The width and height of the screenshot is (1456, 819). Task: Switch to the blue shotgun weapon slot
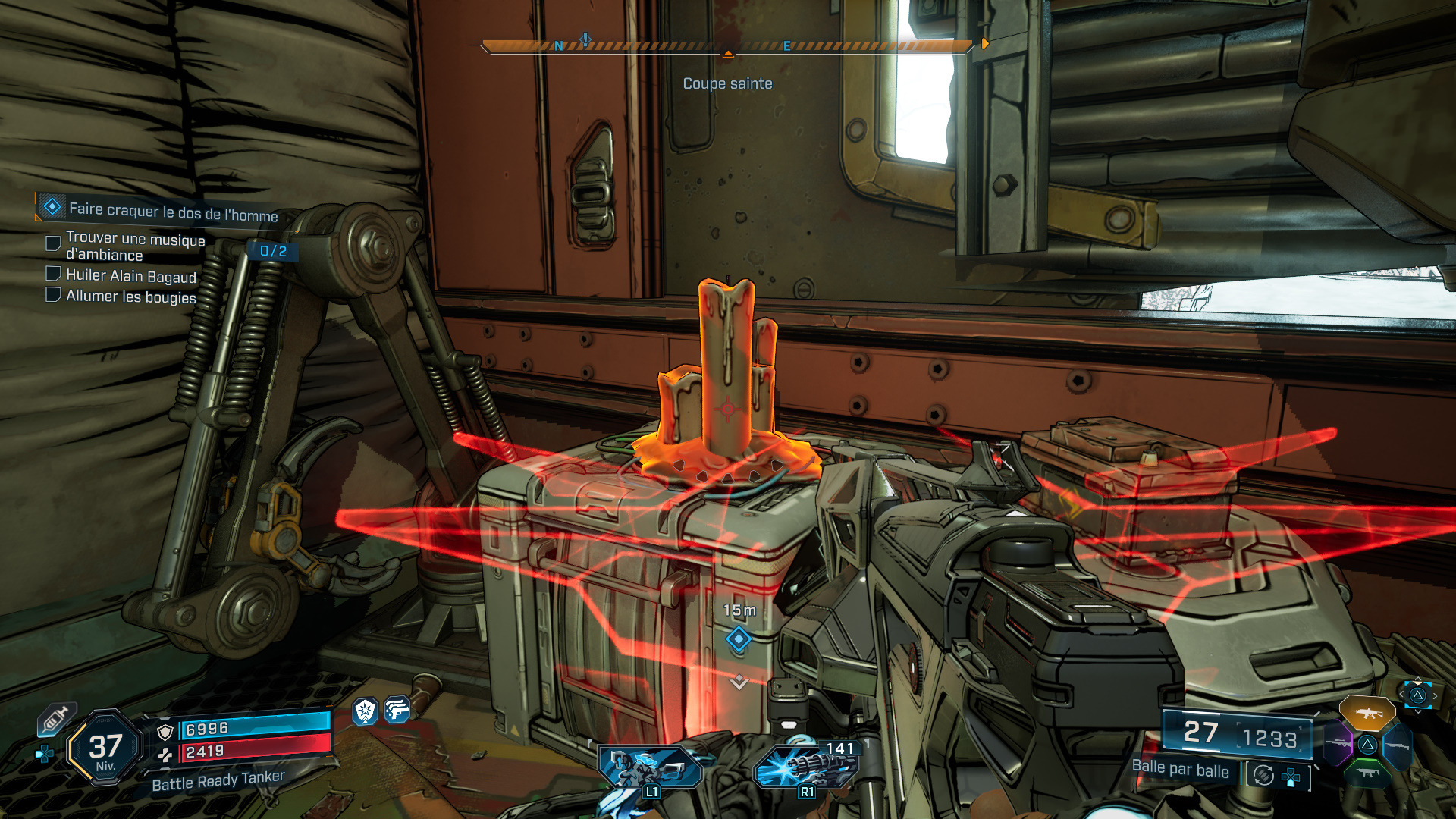tap(1397, 745)
